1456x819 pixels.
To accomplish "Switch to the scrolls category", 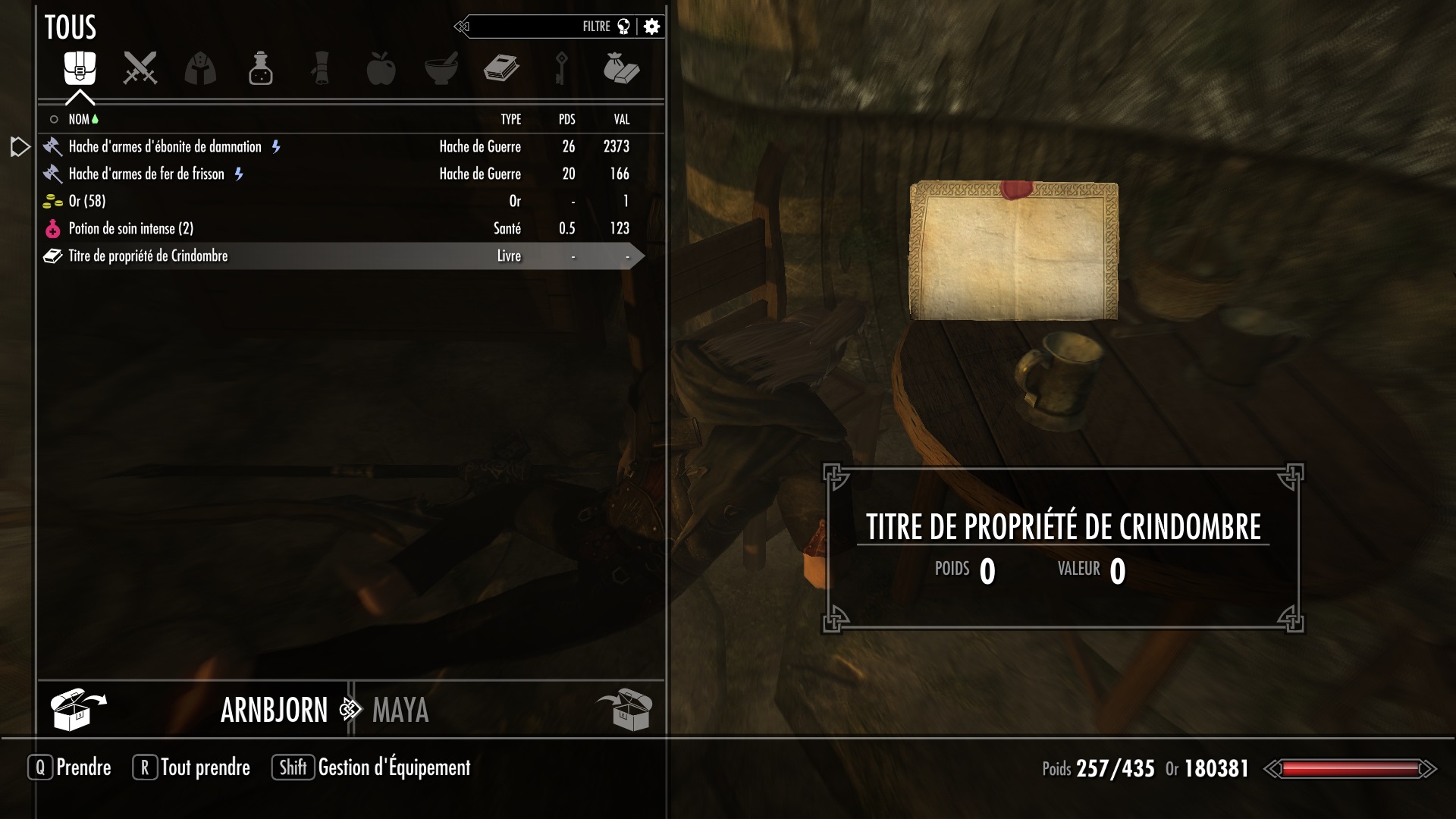I will click(x=321, y=69).
